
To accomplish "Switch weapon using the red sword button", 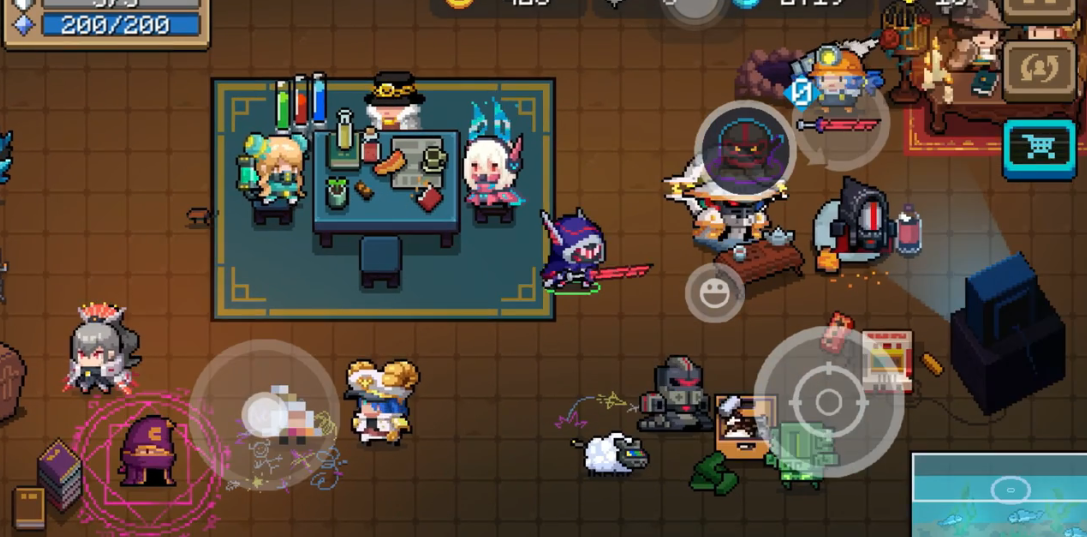I will click(842, 126).
